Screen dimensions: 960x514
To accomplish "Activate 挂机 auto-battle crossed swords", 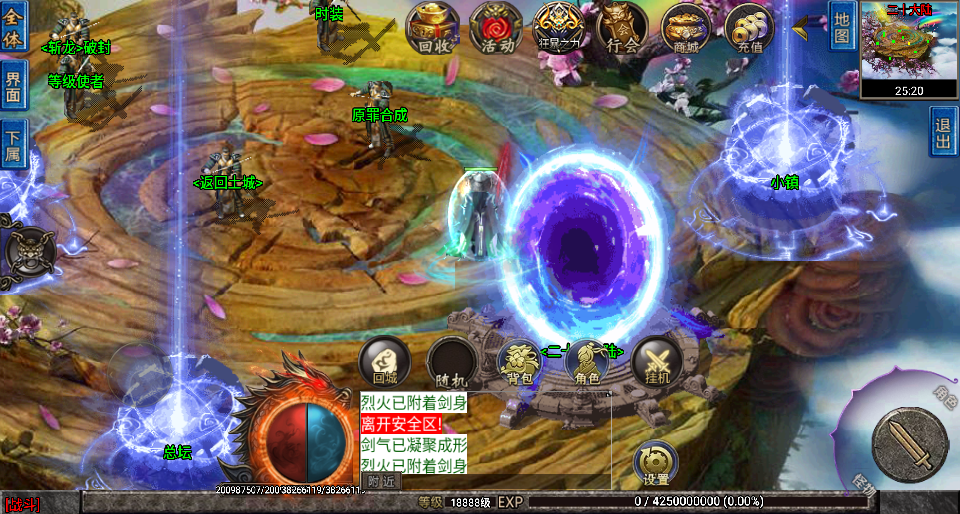I will coord(657,362).
